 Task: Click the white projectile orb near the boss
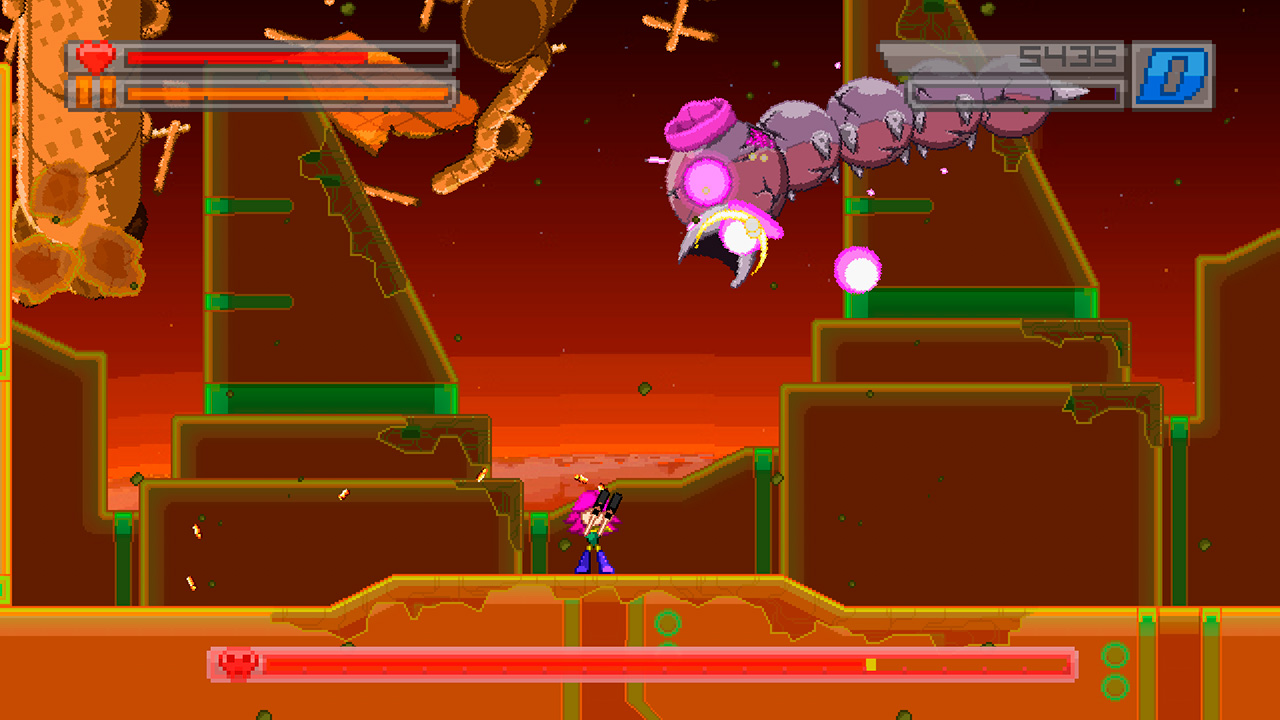point(858,271)
